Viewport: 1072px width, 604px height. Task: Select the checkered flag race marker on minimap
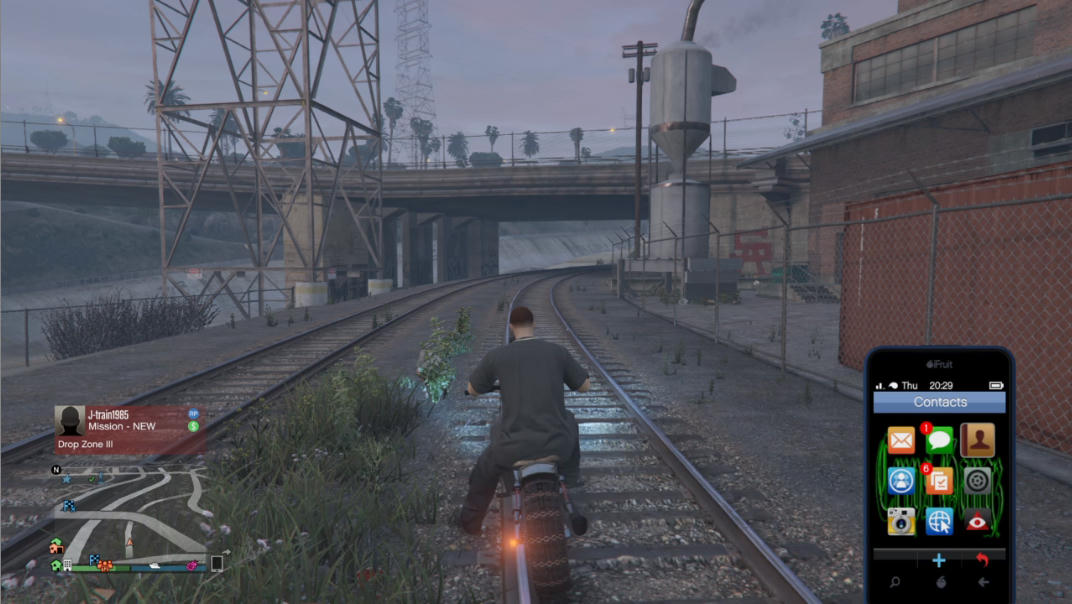[69, 506]
